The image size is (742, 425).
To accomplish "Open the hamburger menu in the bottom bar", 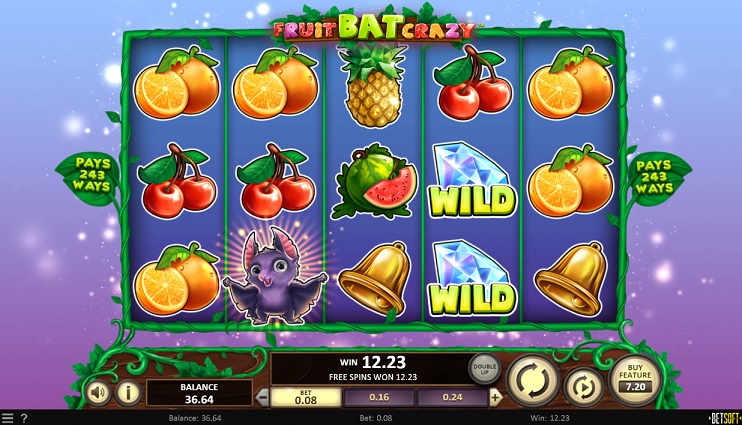I will pos(8,418).
